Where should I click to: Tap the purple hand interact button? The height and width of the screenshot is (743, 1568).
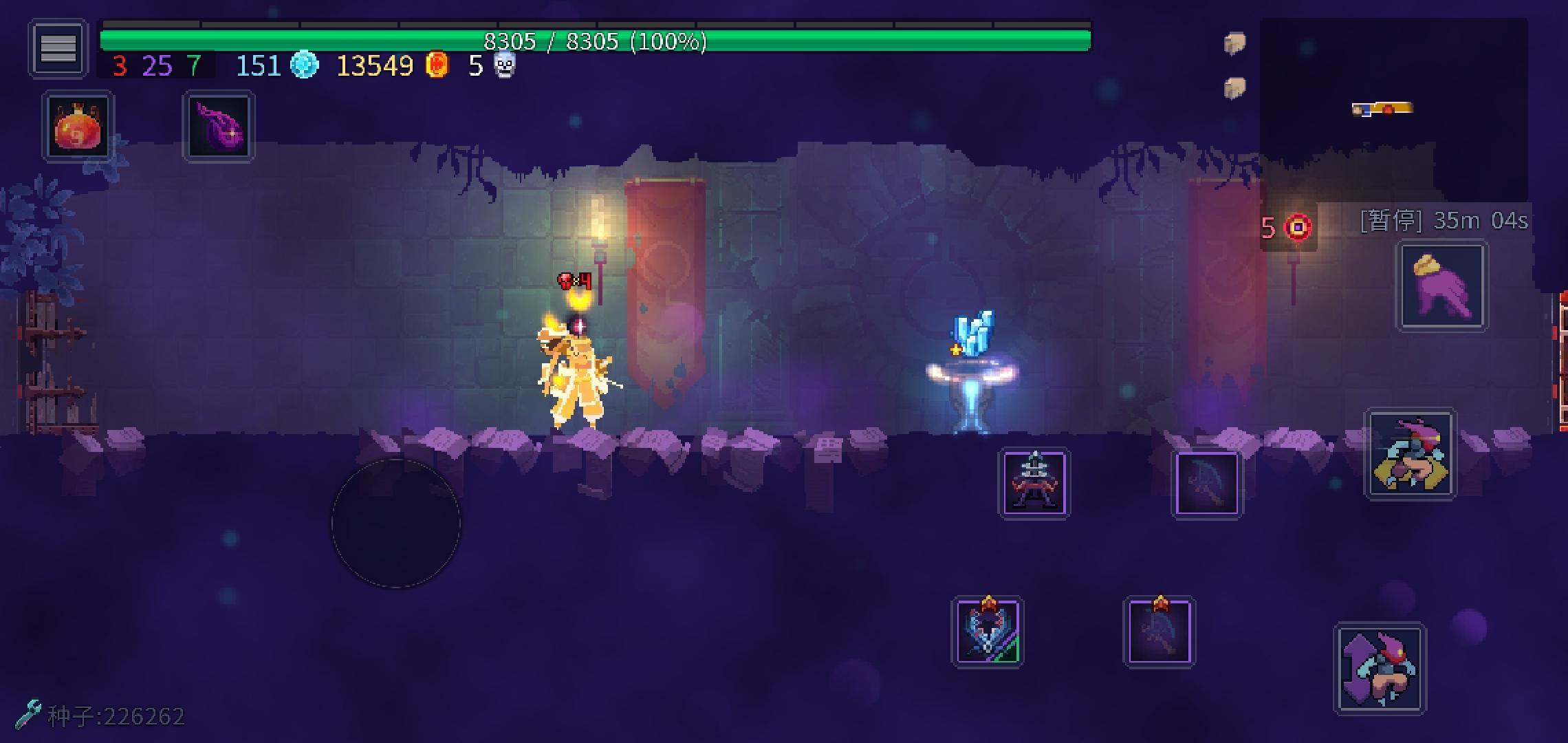[x=1441, y=286]
